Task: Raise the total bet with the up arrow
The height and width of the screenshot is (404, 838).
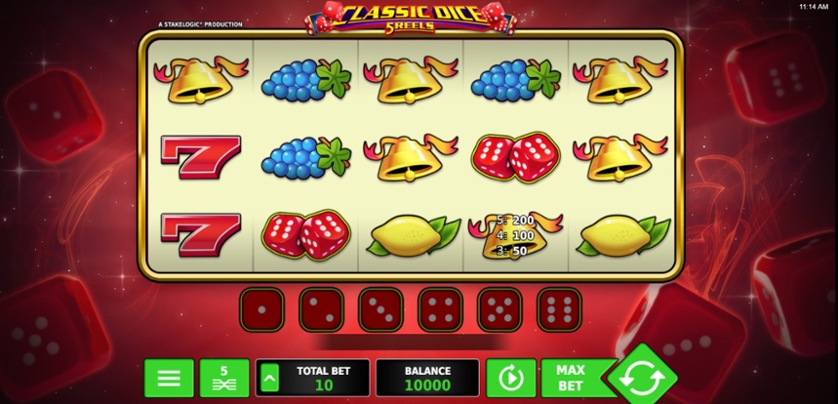Action: coord(268,378)
